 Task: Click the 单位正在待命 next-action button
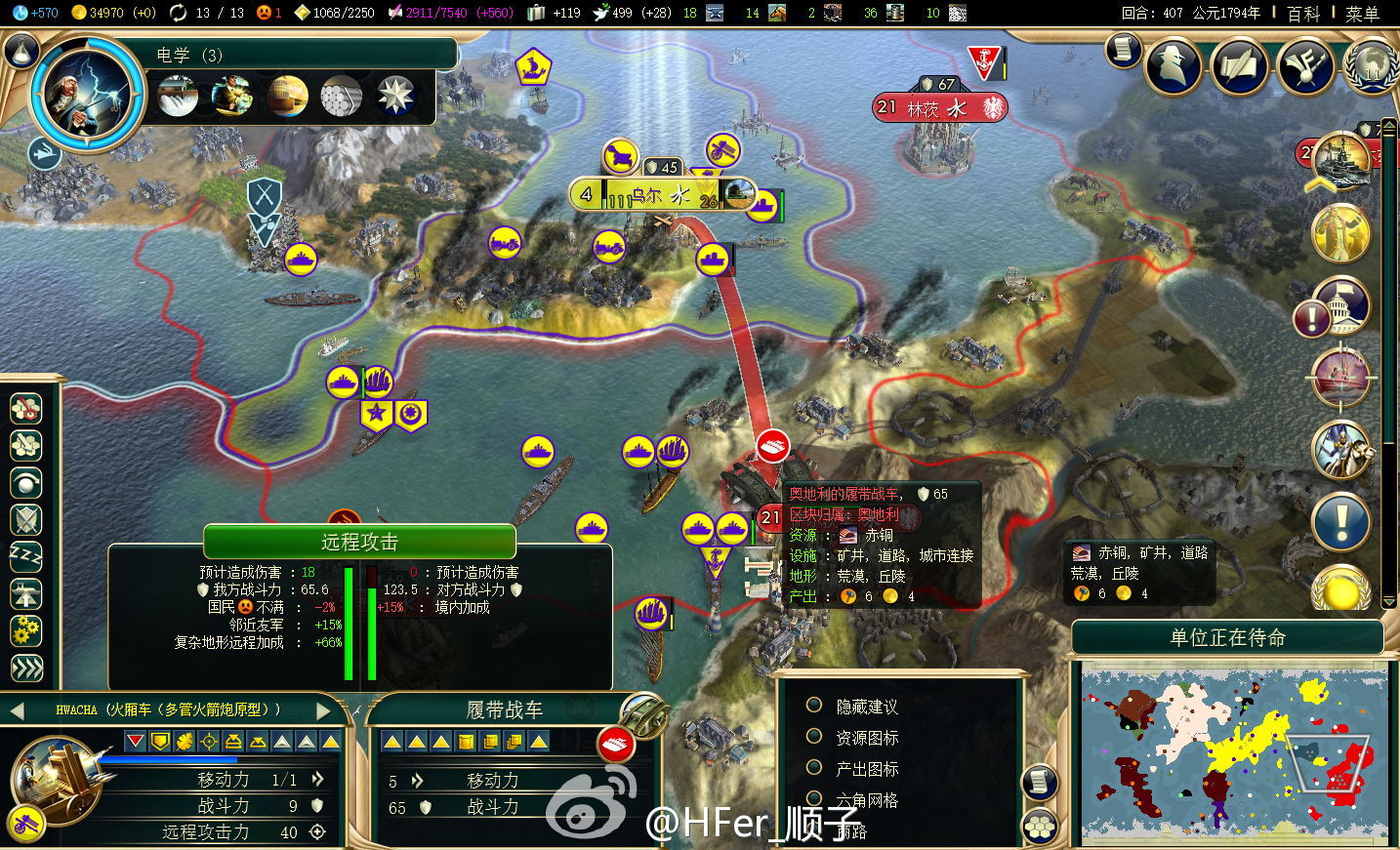[x=1227, y=638]
